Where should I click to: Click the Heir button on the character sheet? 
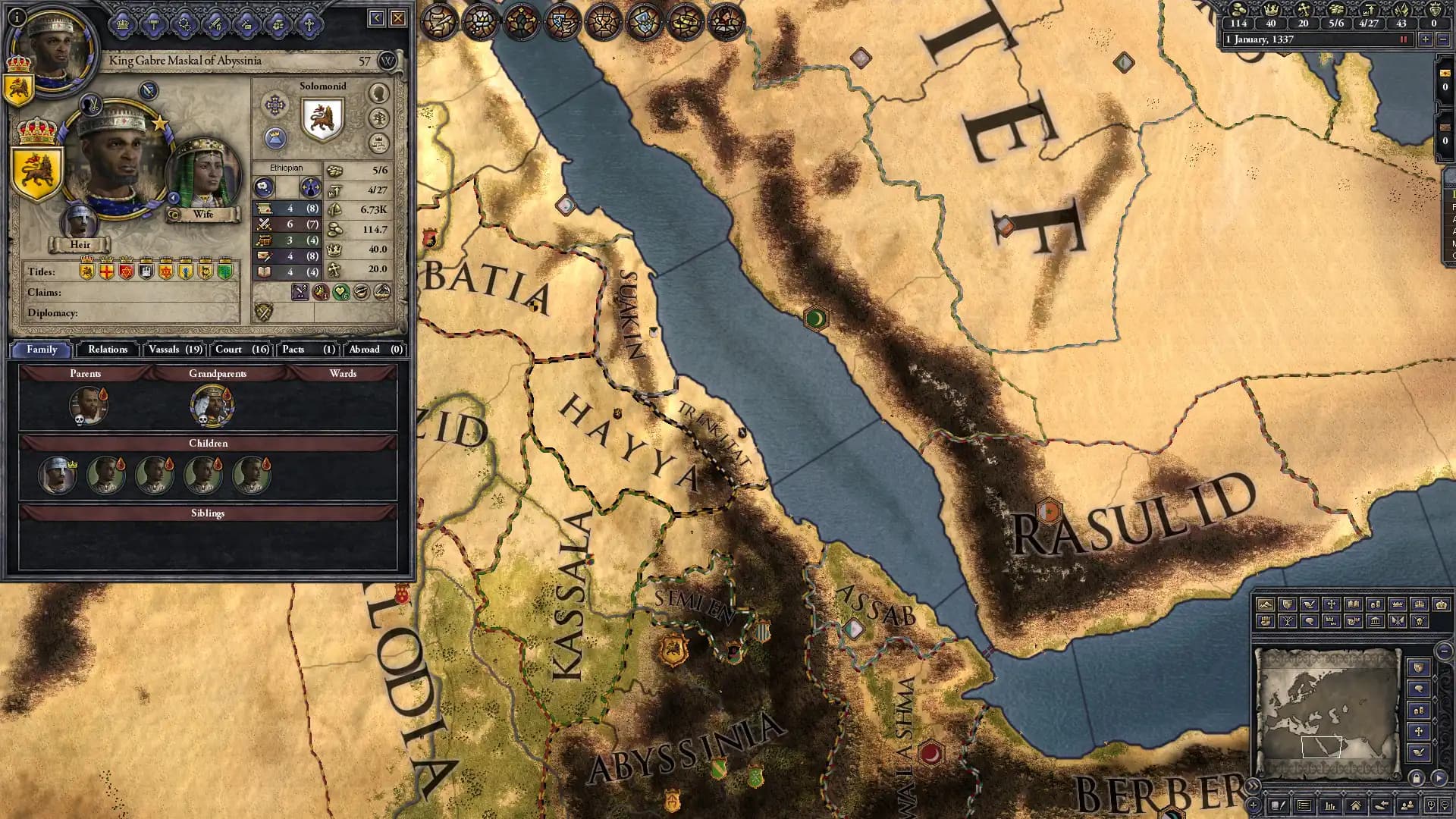point(80,244)
